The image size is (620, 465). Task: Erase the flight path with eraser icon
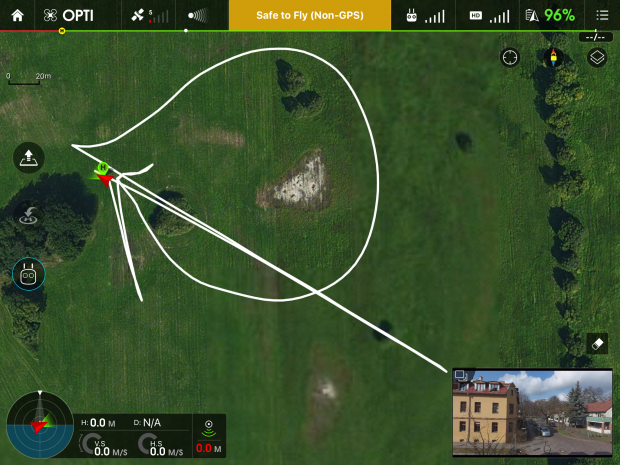(x=597, y=342)
